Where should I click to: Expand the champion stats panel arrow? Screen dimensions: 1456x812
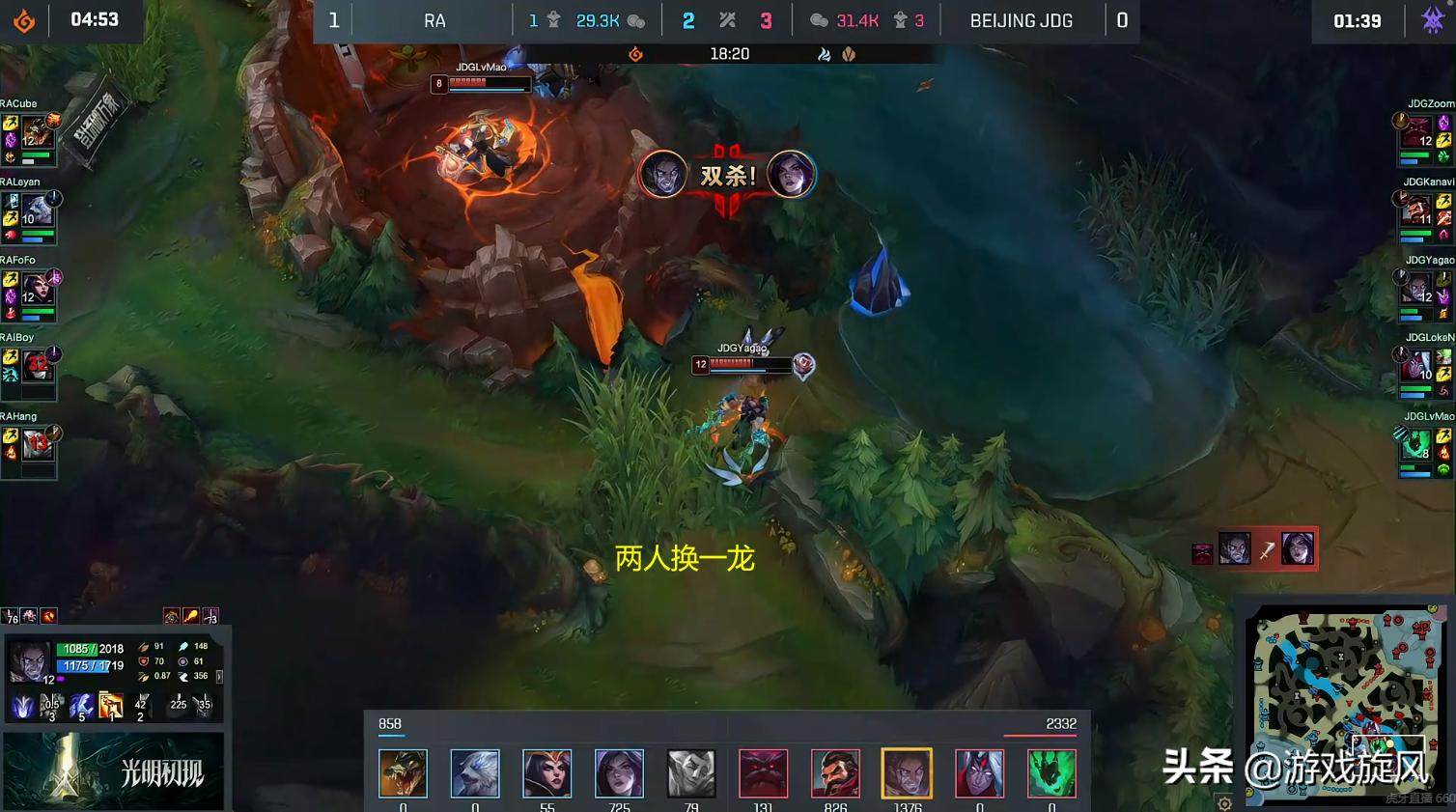219,677
